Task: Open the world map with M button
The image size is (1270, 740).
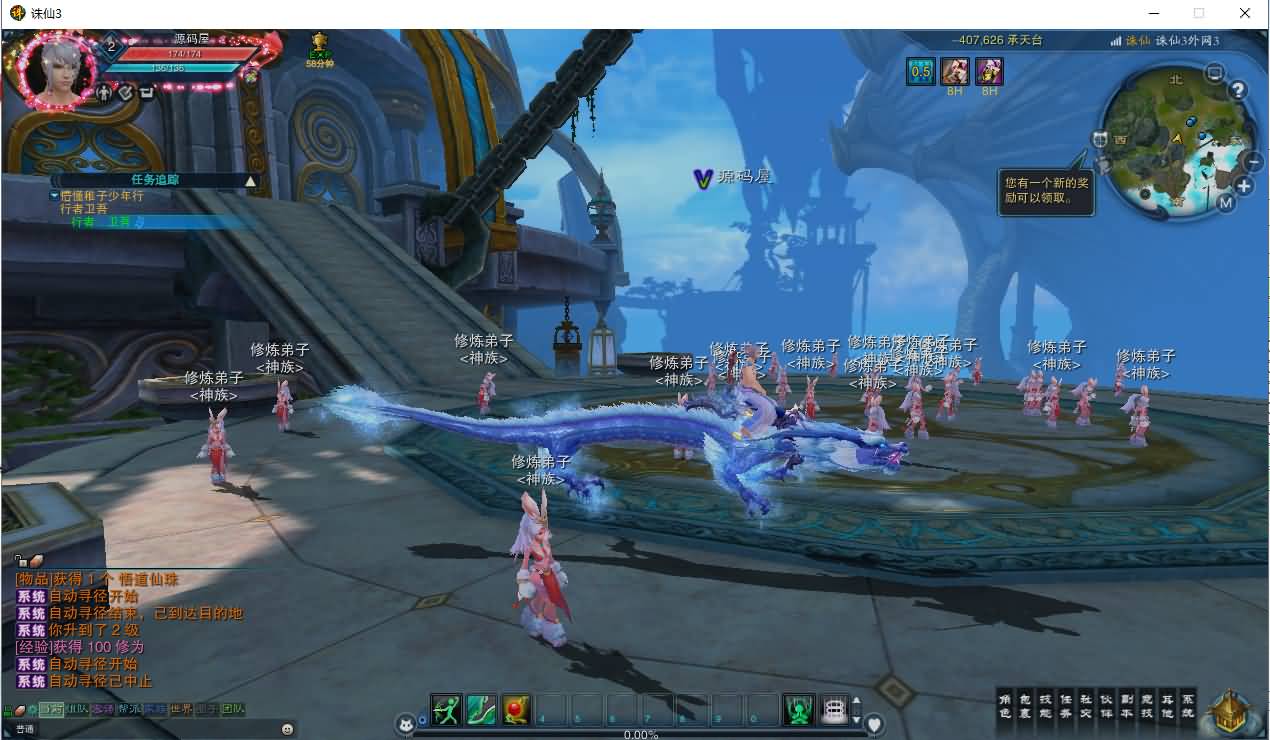Action: coord(1226,202)
